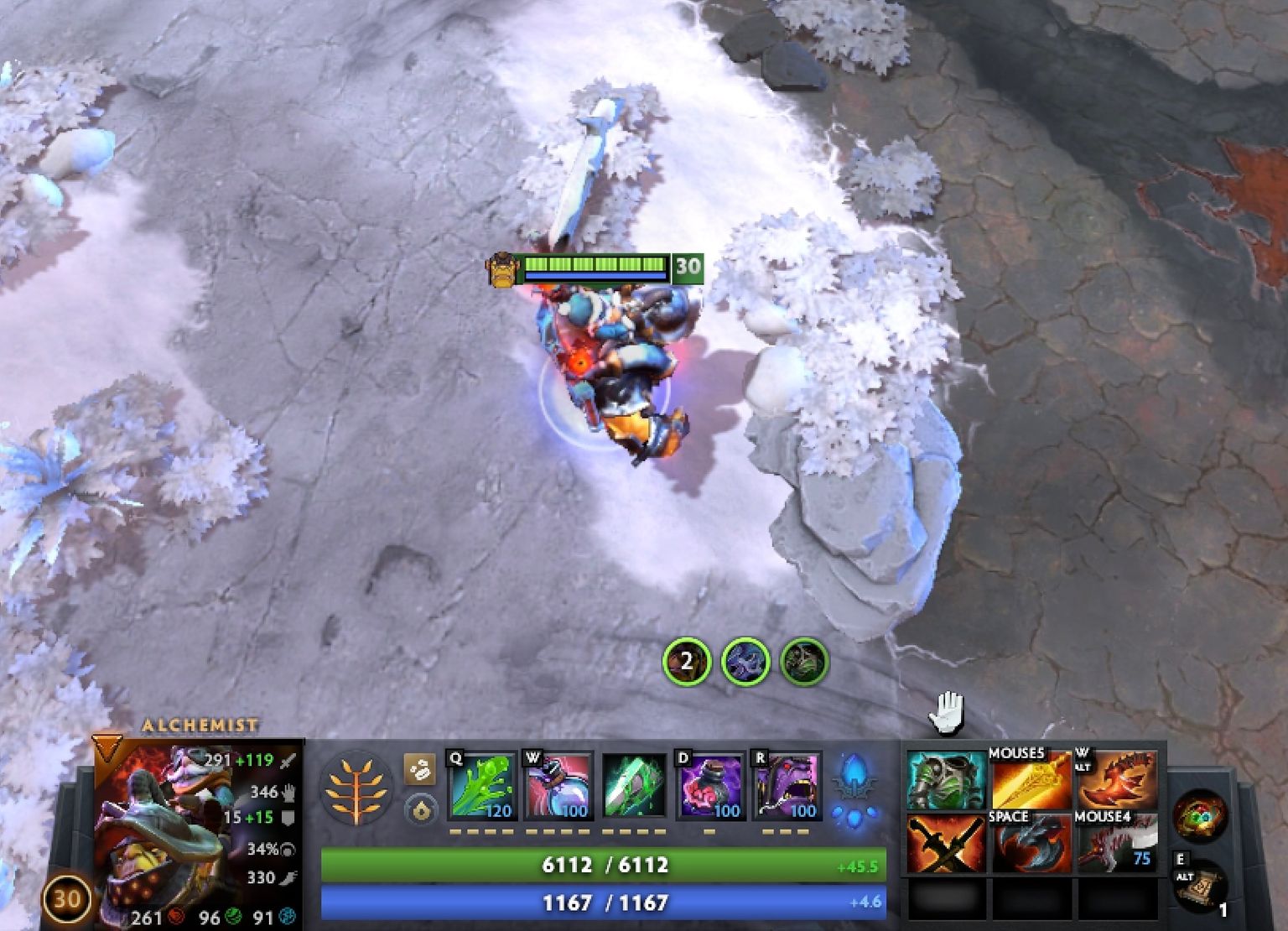The image size is (1288, 931).
Task: Click the level 30 badge on the portrait
Action: 65,897
